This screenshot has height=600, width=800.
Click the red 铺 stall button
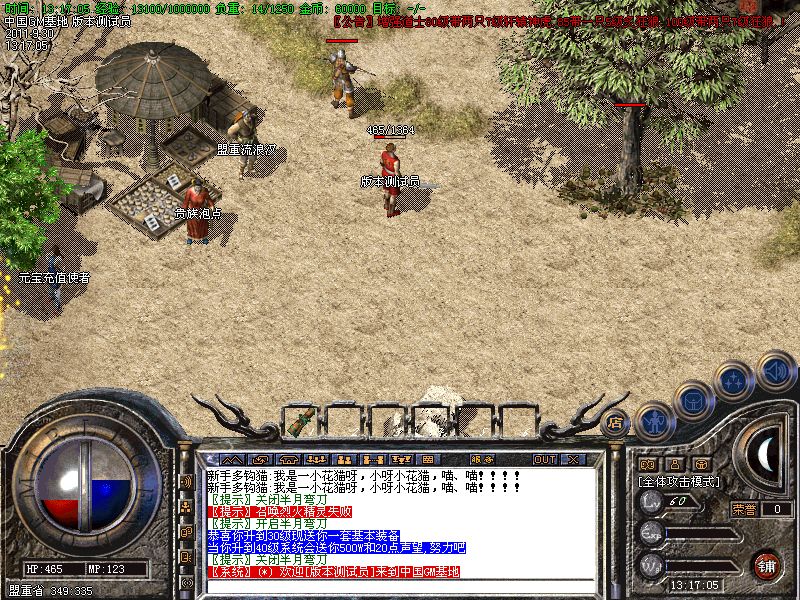766,565
